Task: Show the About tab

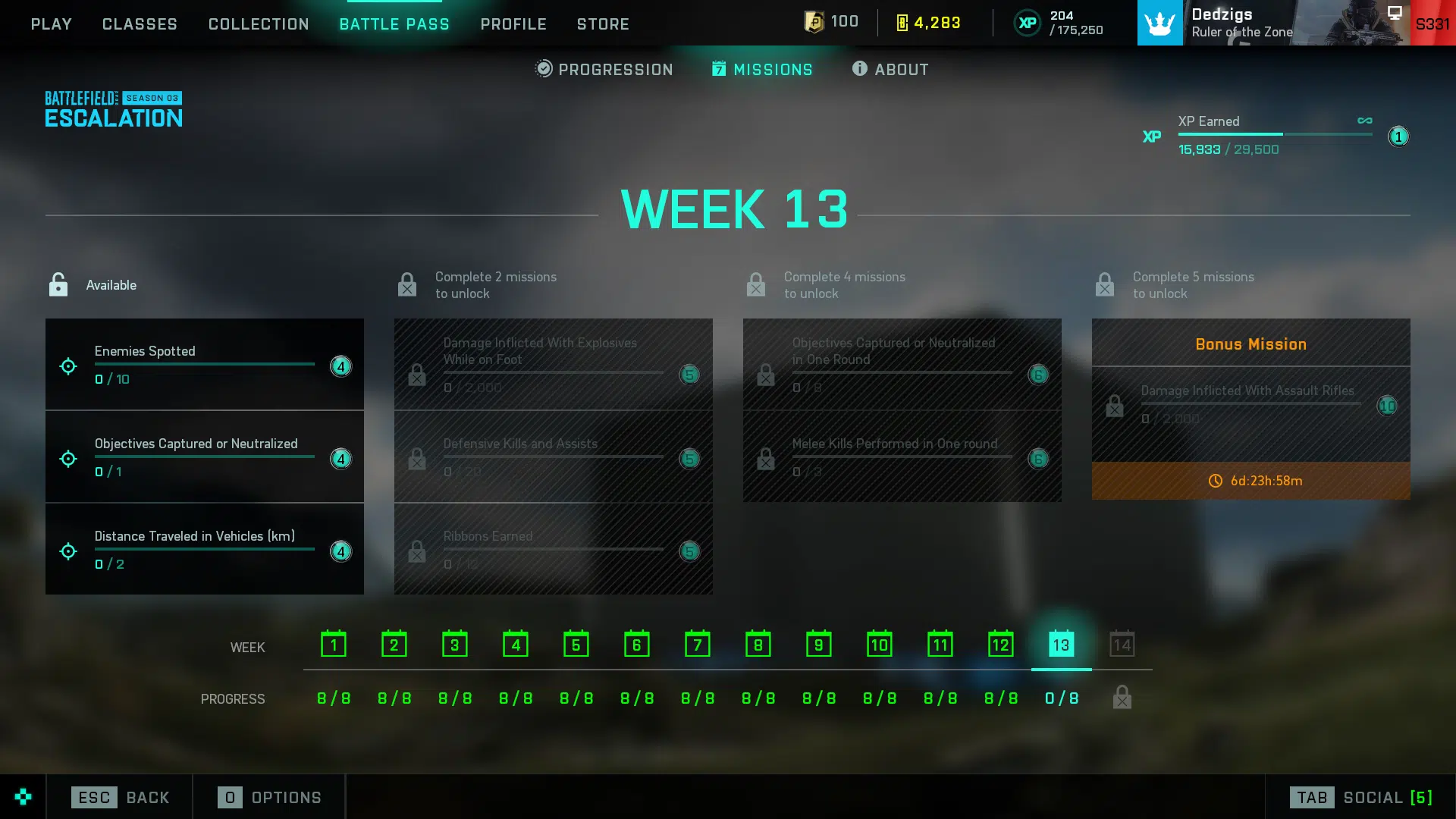Action: point(890,69)
